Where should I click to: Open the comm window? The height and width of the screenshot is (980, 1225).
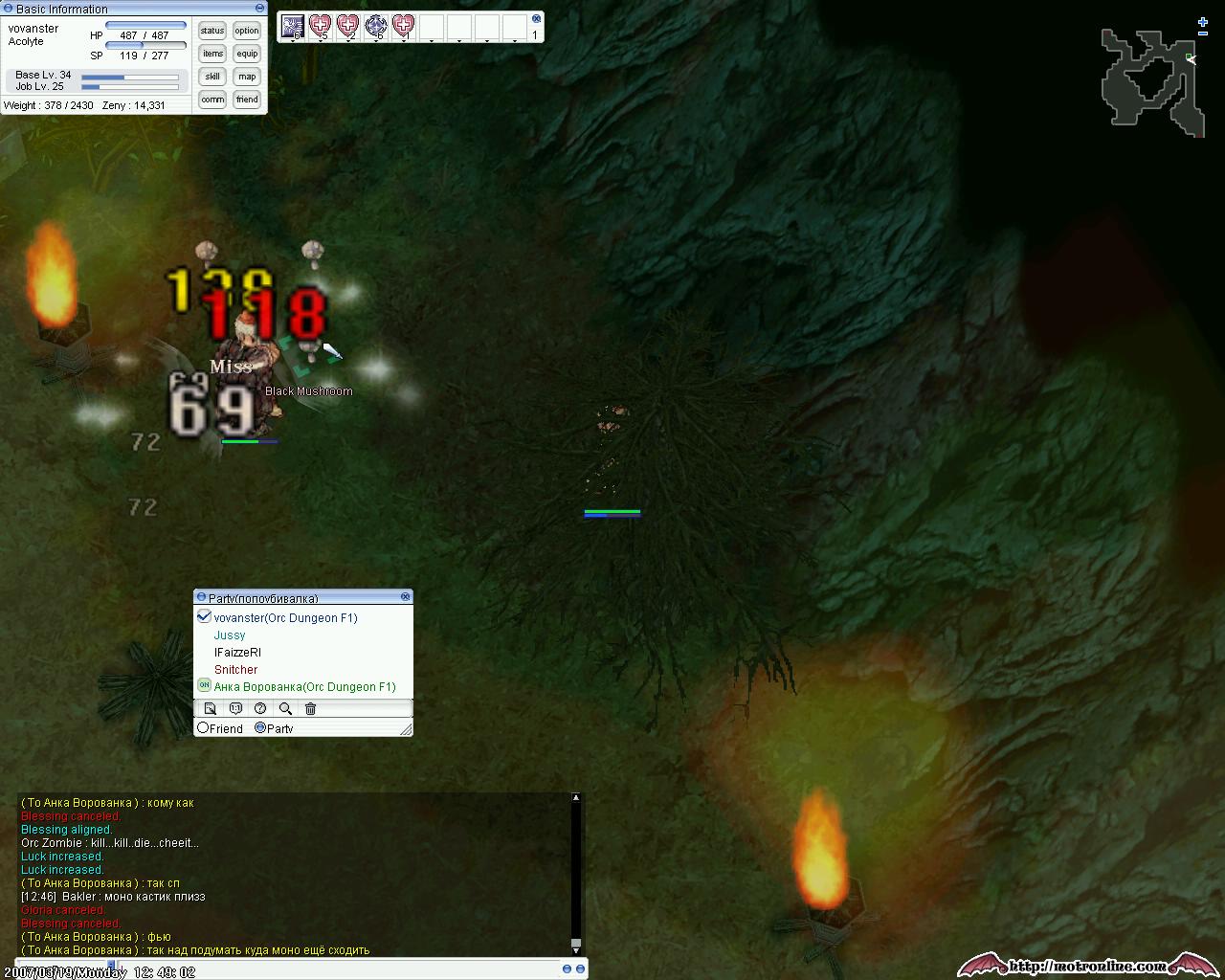212,100
